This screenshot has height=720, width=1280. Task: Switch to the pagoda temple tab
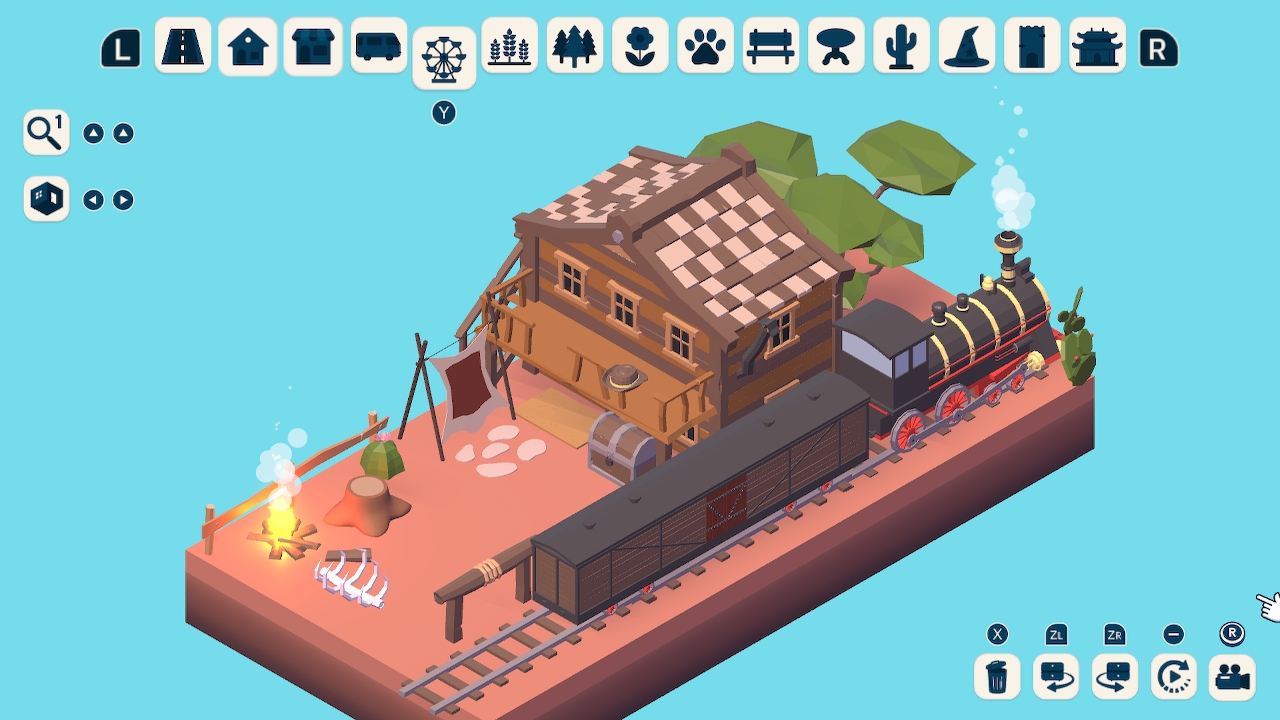click(1097, 45)
